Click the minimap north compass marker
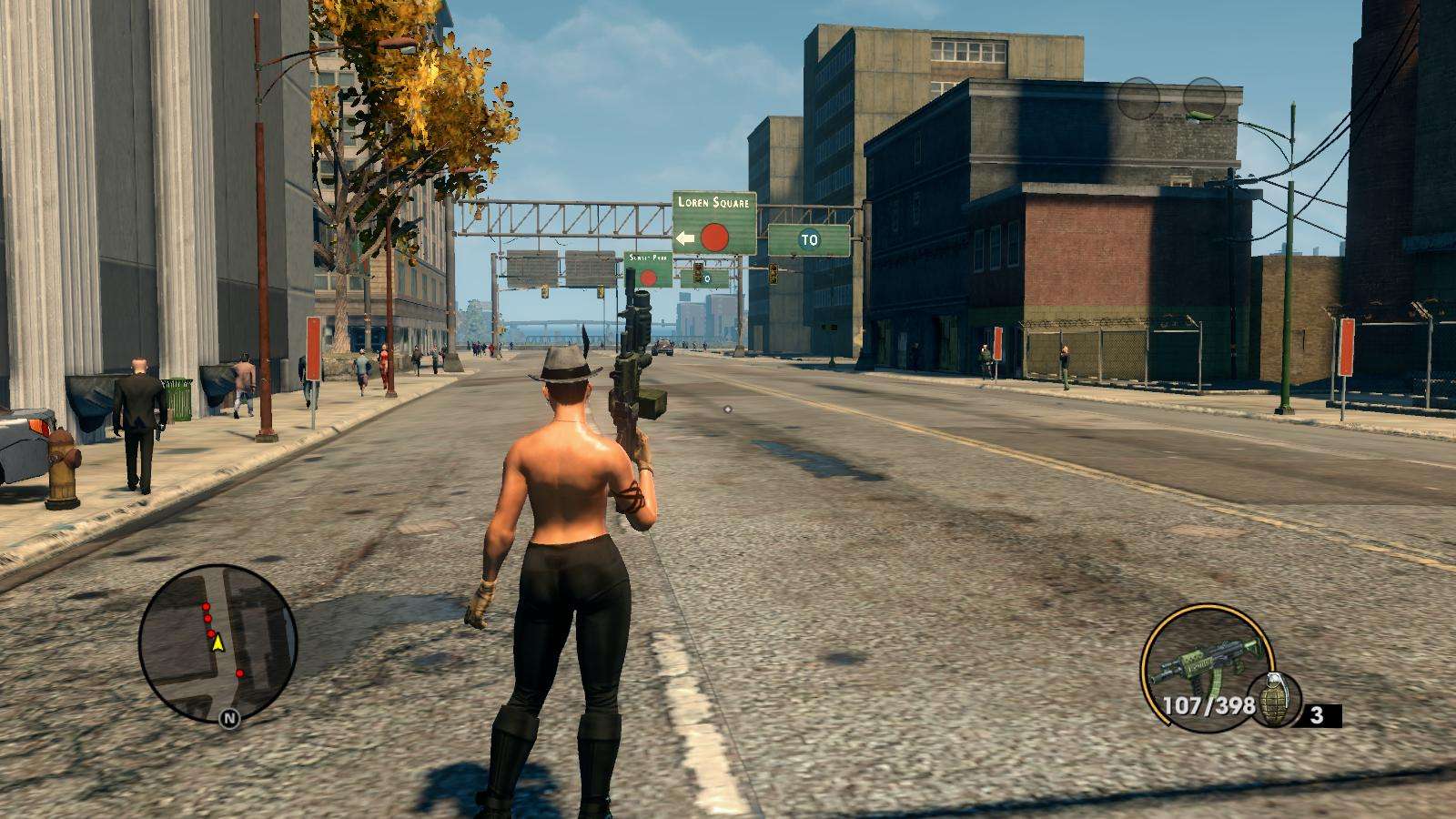Viewport: 1456px width, 819px height. coord(229,719)
